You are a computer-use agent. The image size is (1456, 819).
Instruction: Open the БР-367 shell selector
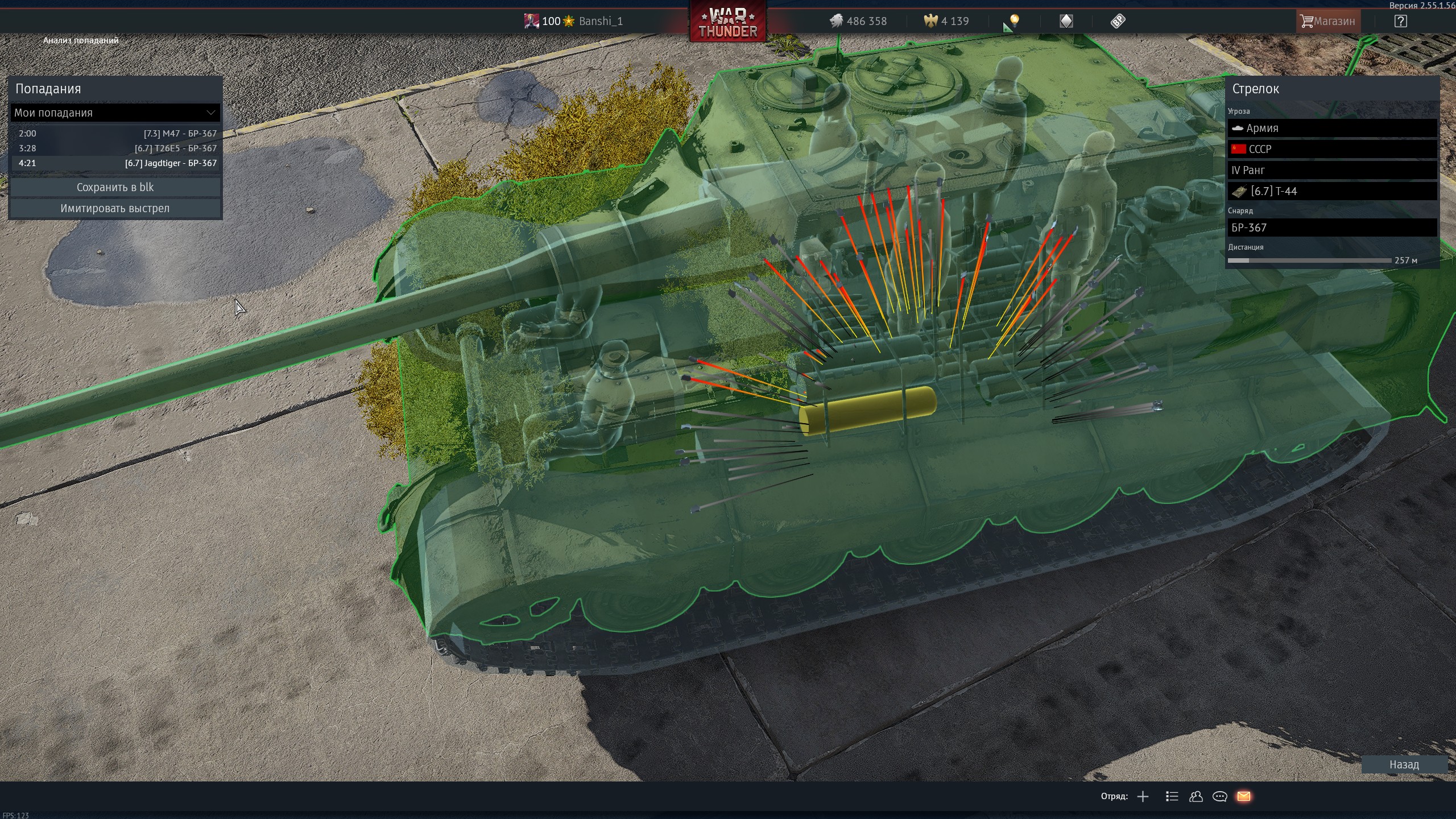tap(1332, 227)
